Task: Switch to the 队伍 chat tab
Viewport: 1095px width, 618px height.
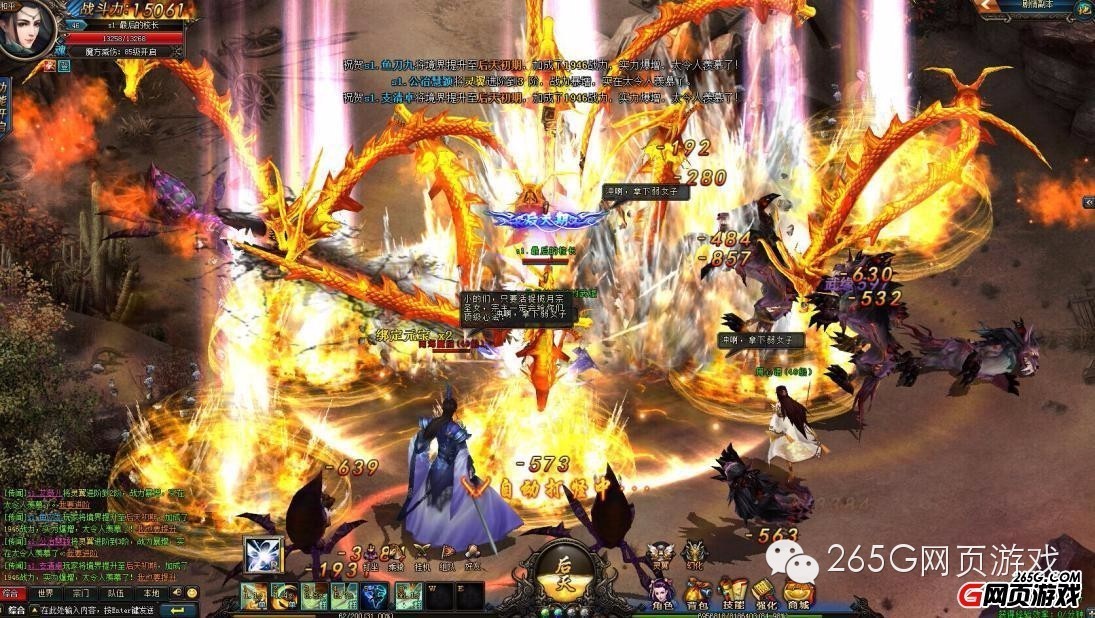Action: pos(115,593)
